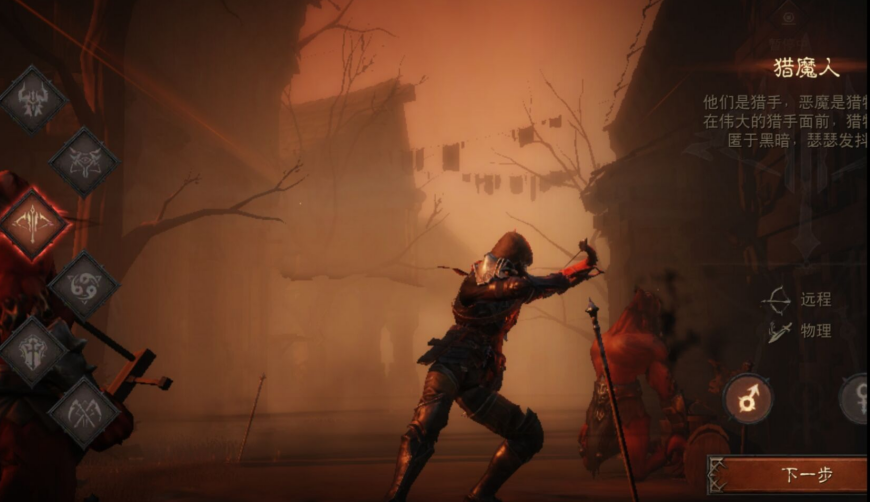Choose the male gender symbol
This screenshot has height=502, width=870.
pos(748,398)
